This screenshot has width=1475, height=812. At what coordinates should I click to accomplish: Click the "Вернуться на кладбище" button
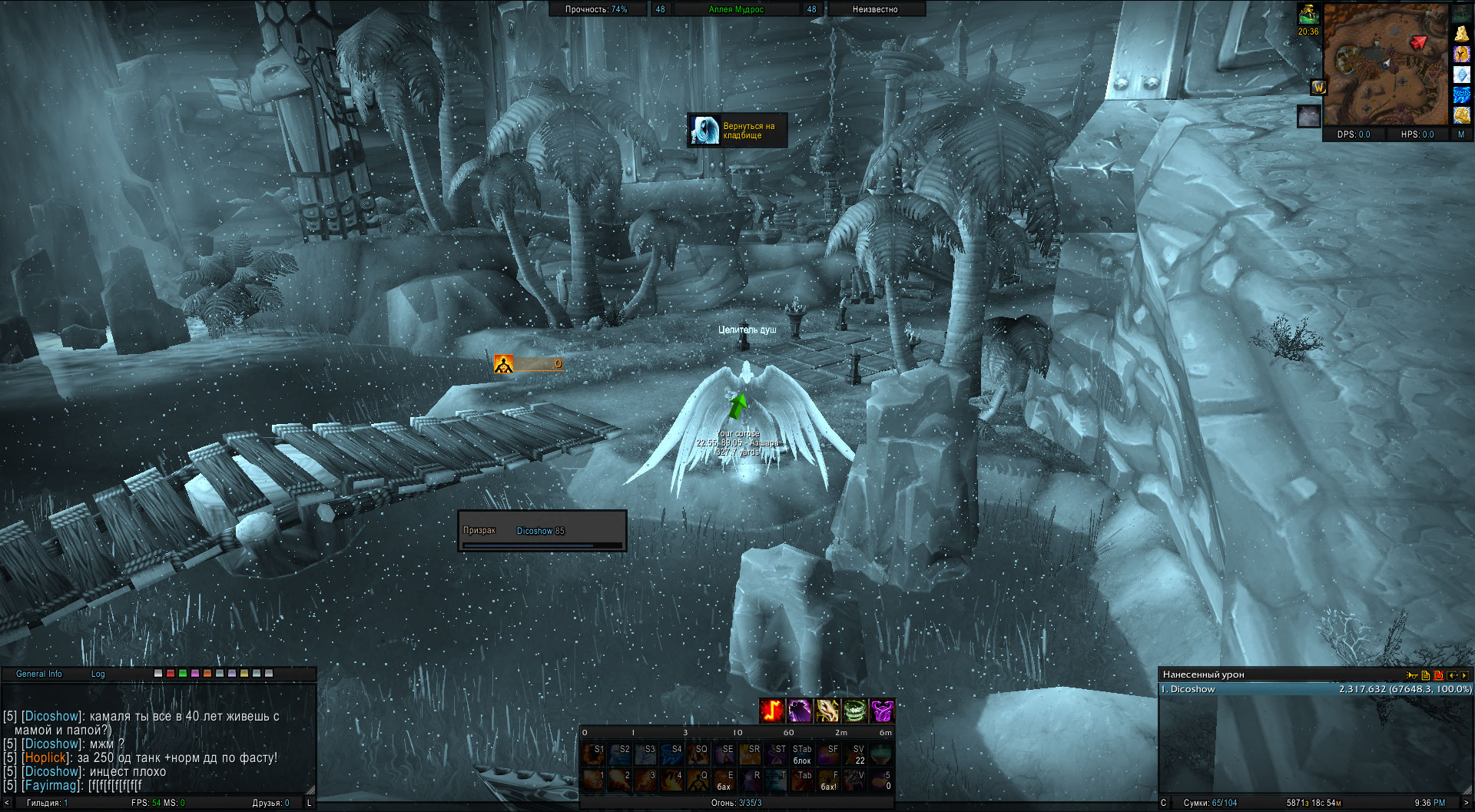(737, 131)
